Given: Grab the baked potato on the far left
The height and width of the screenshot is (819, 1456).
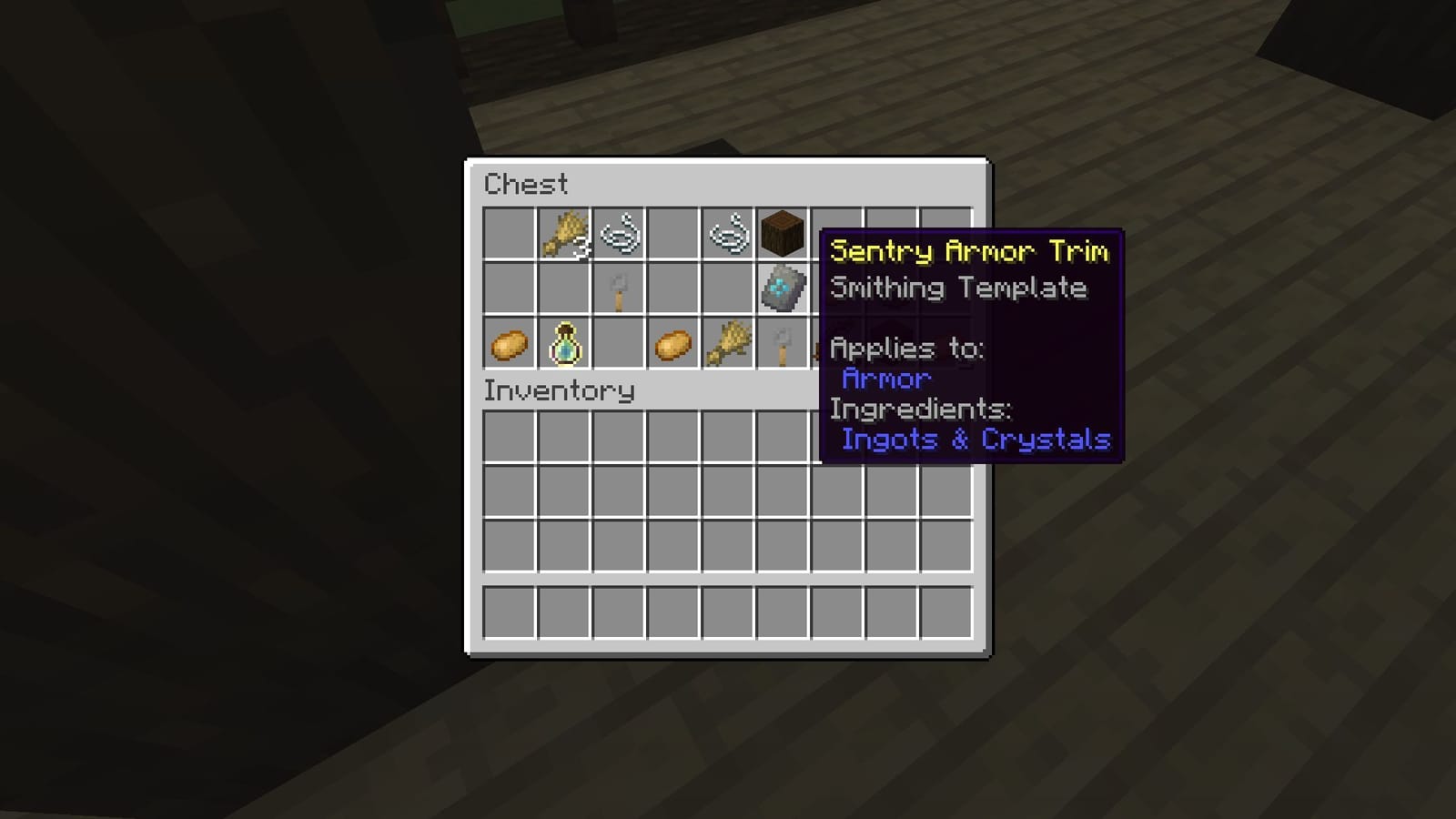Looking at the screenshot, I should pyautogui.click(x=508, y=343).
